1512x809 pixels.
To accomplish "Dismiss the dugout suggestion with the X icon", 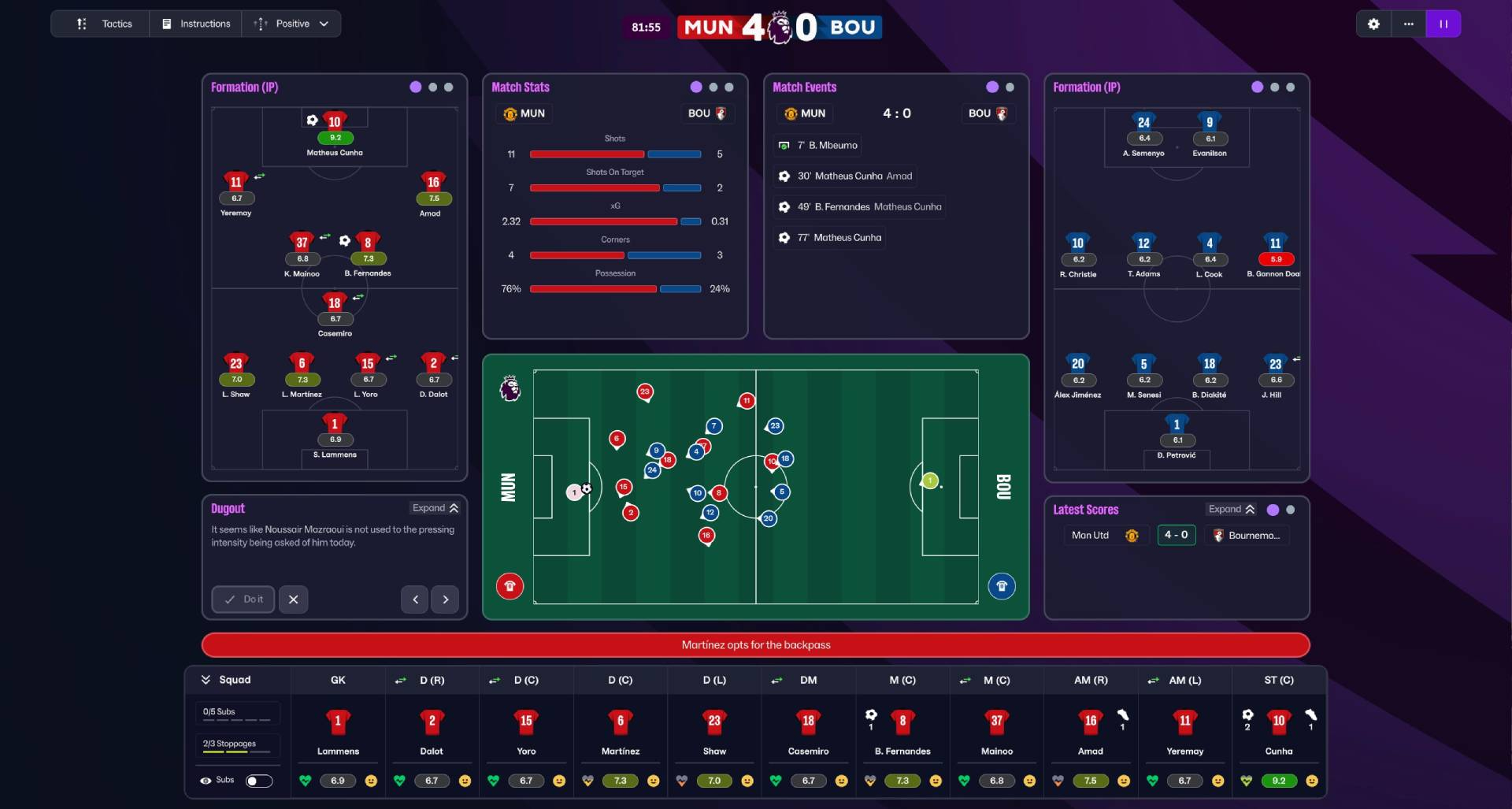I will coord(293,599).
